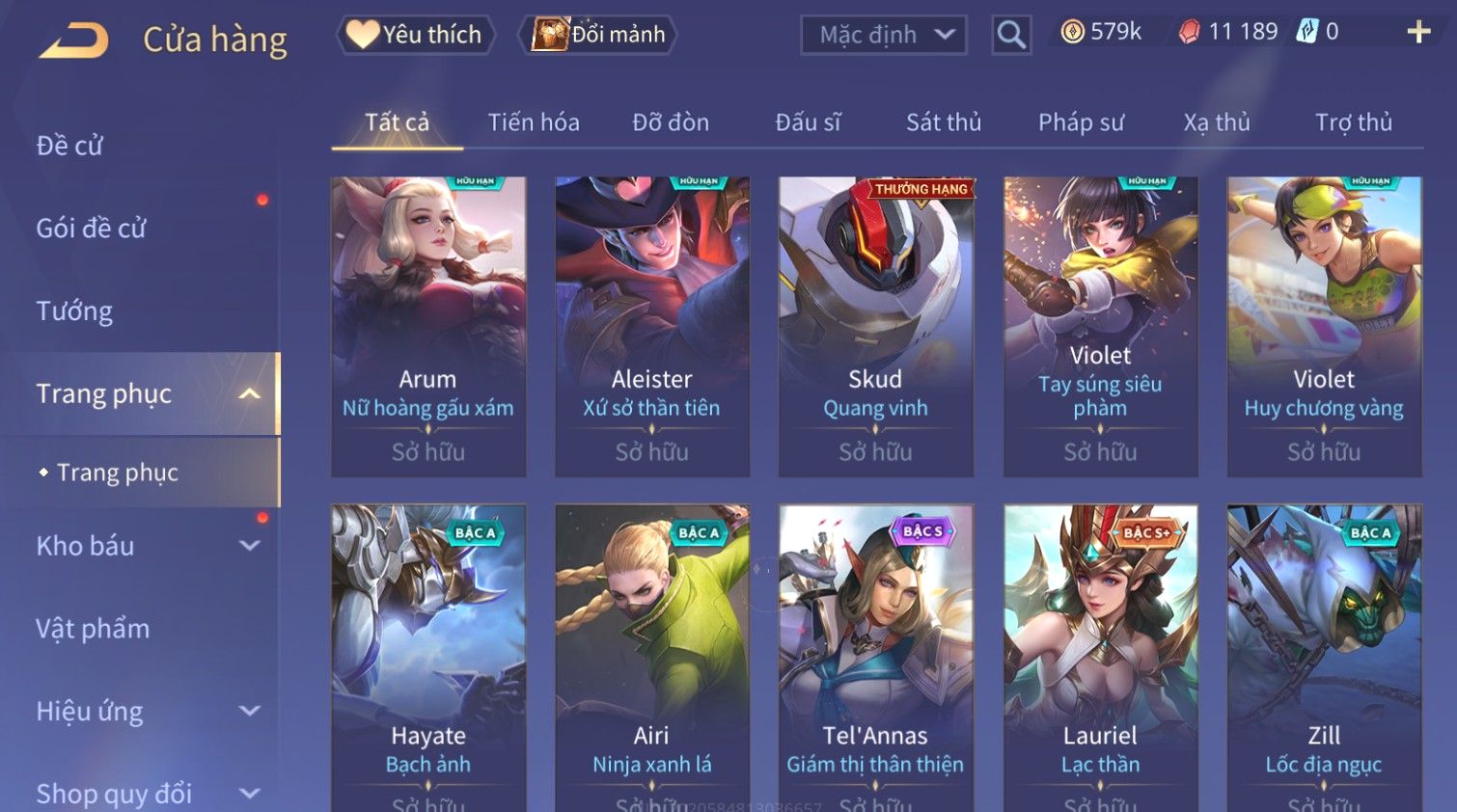View the Lauriel Lạc thần skin card
Viewport: 1457px width, 812px height.
(x=1100, y=656)
